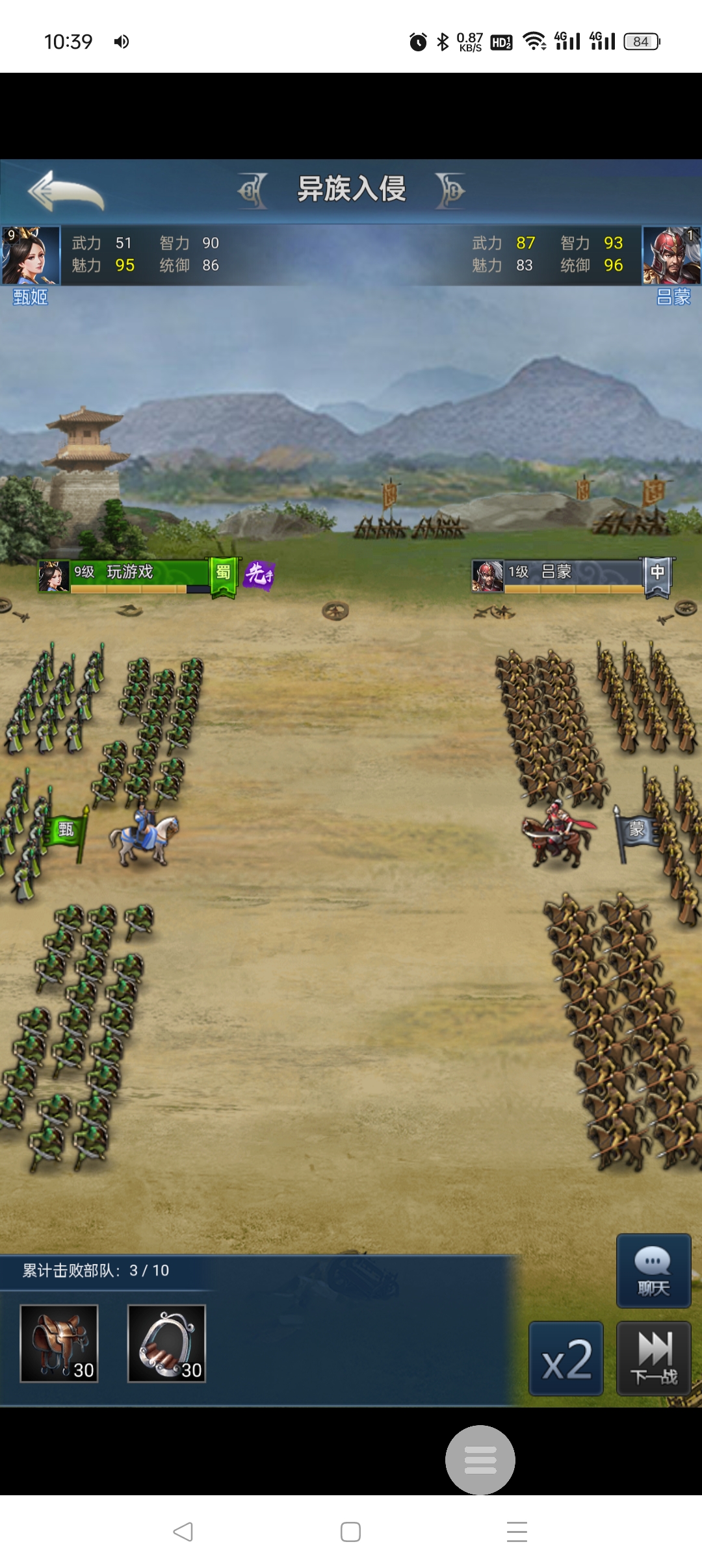Toggle the x2 battle speed

click(x=566, y=1359)
